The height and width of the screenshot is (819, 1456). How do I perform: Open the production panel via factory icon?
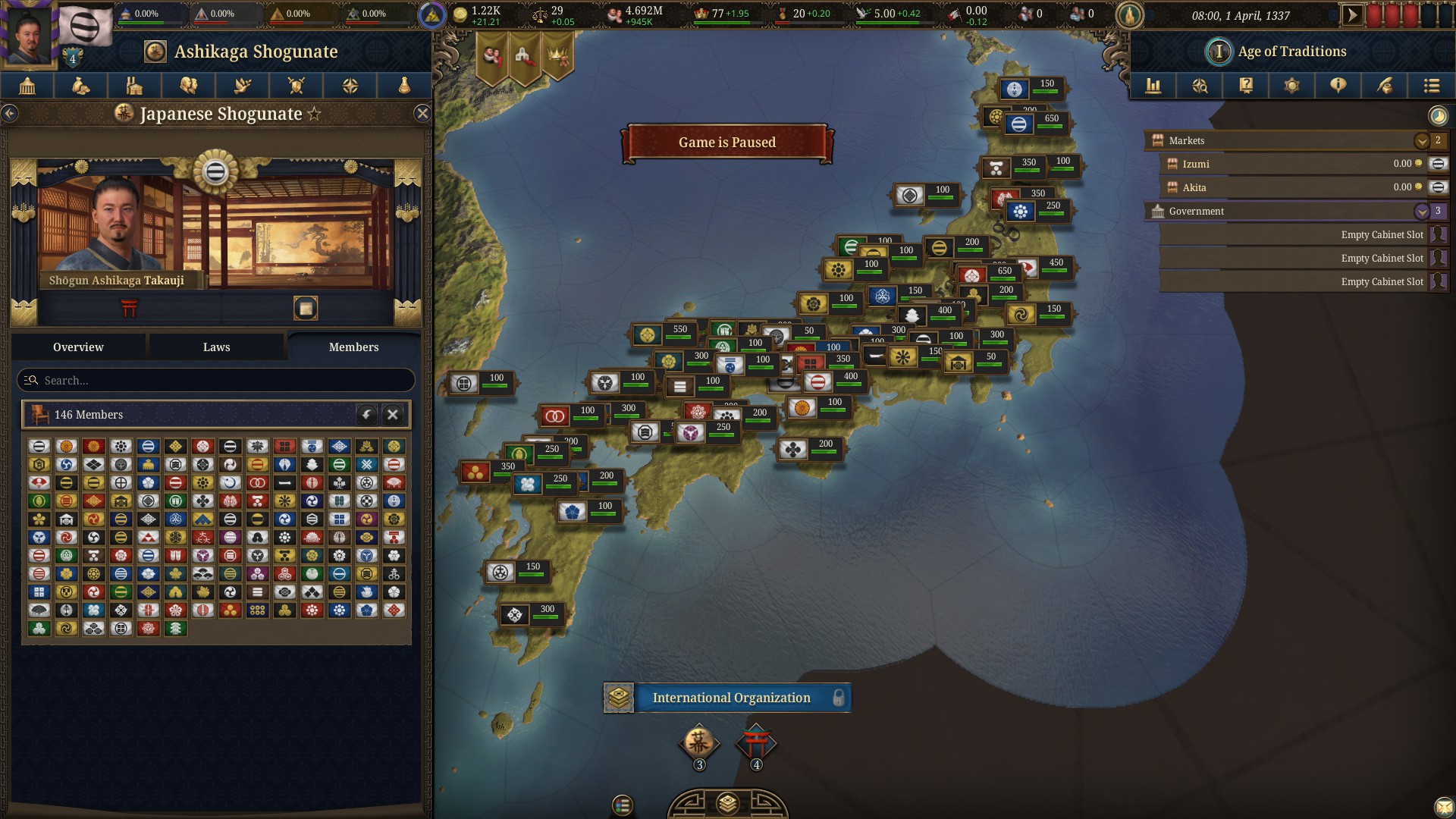tap(134, 86)
